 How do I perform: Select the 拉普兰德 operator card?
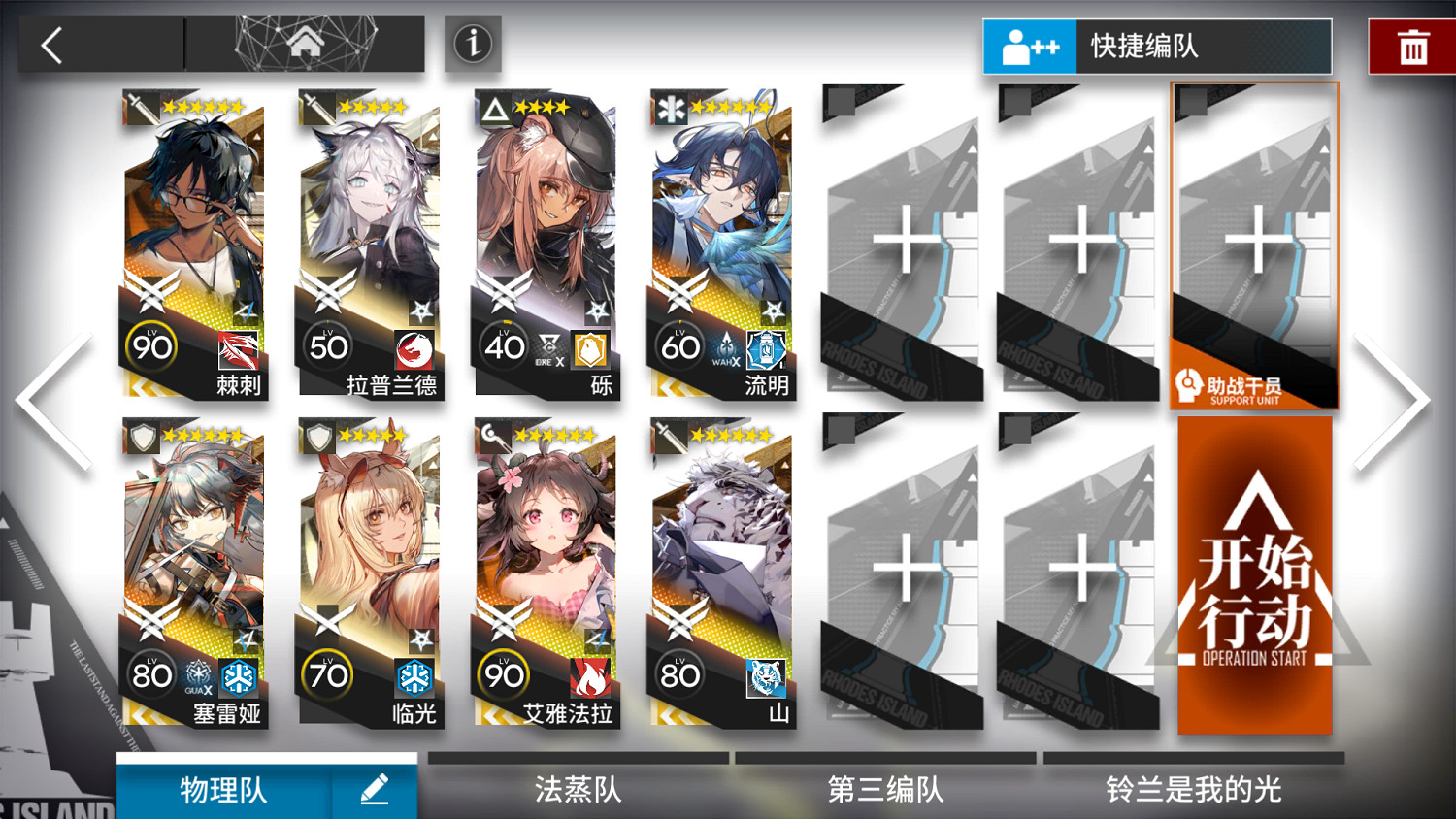click(370, 243)
